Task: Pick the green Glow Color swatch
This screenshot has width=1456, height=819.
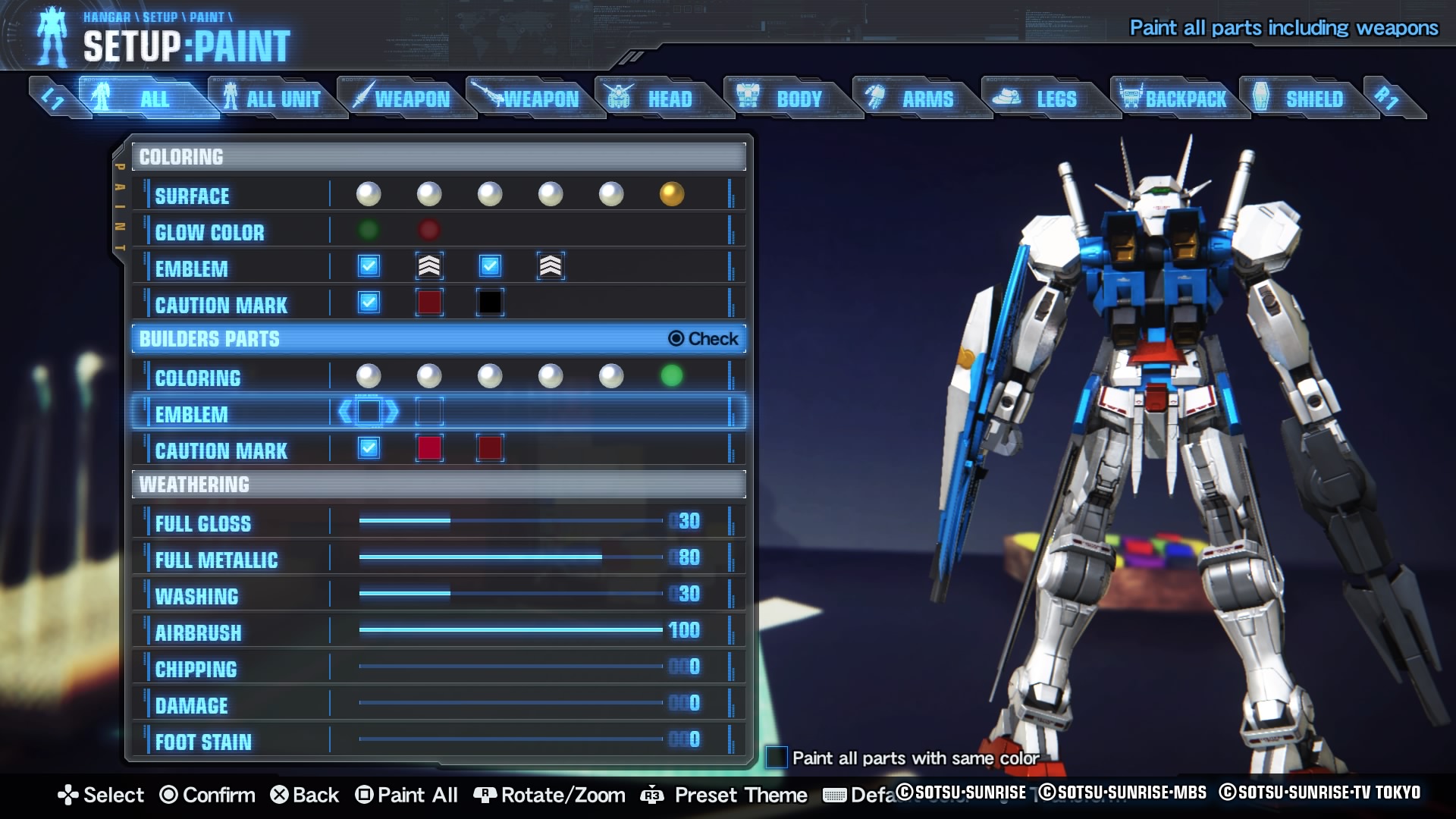Action: [x=369, y=230]
